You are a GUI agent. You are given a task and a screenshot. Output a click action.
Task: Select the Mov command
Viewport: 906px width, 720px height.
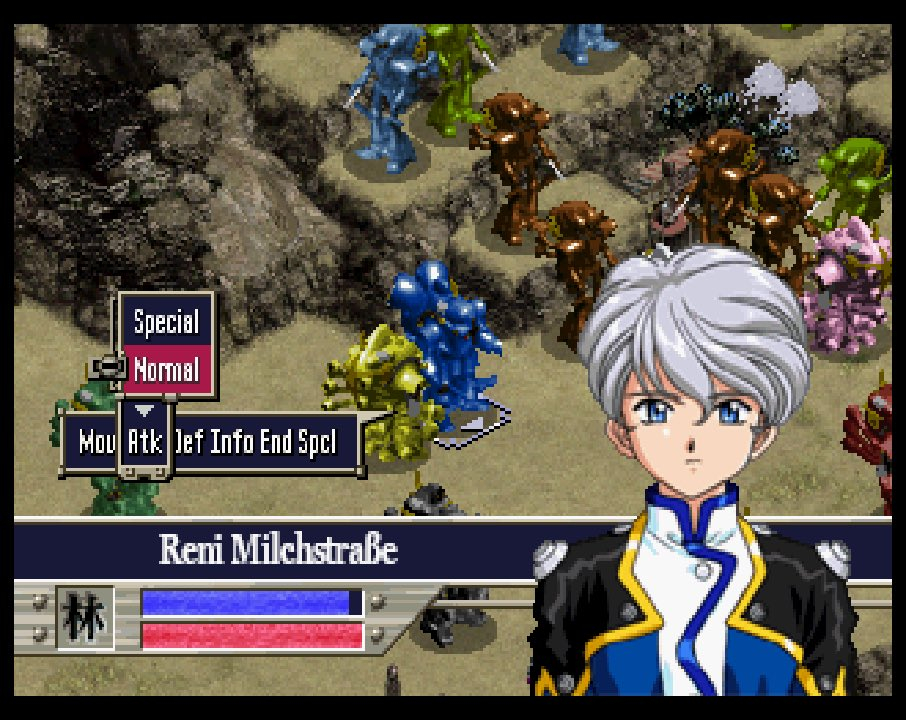(96, 441)
